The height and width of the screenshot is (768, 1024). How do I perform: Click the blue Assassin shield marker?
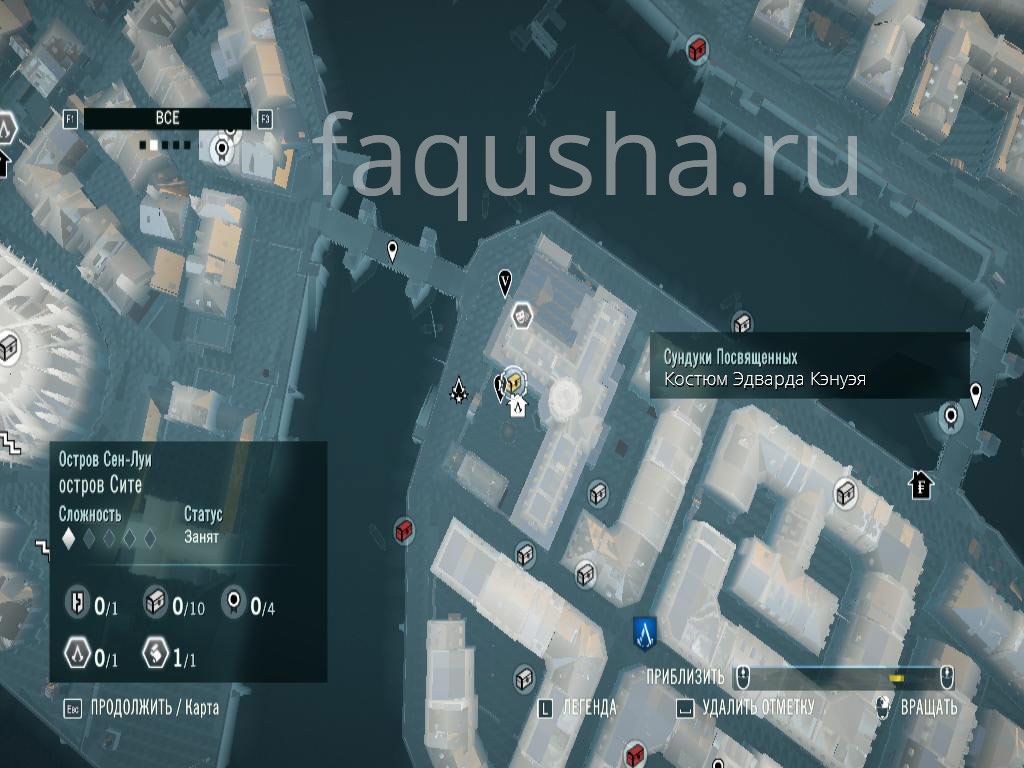[644, 631]
